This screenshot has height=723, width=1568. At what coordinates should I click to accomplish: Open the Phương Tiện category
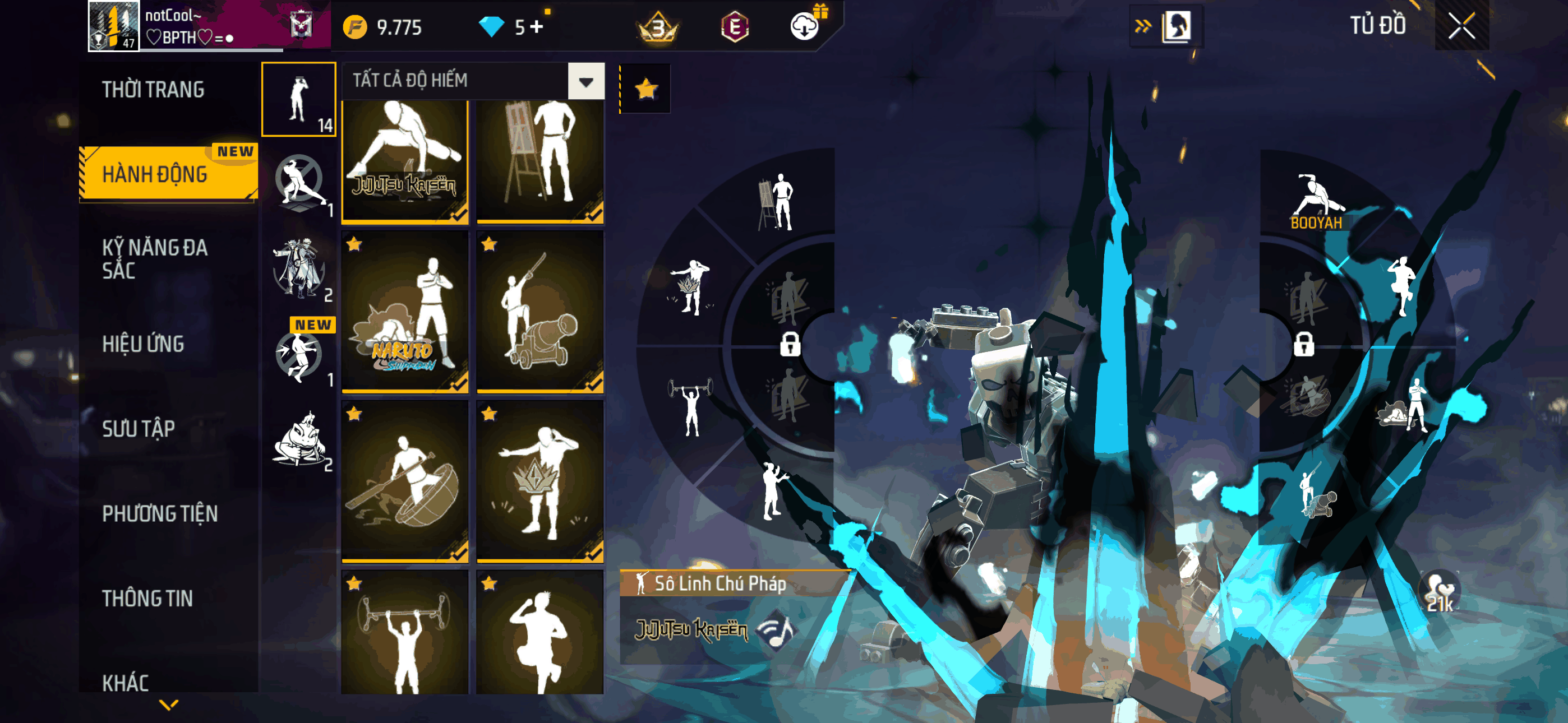(159, 513)
